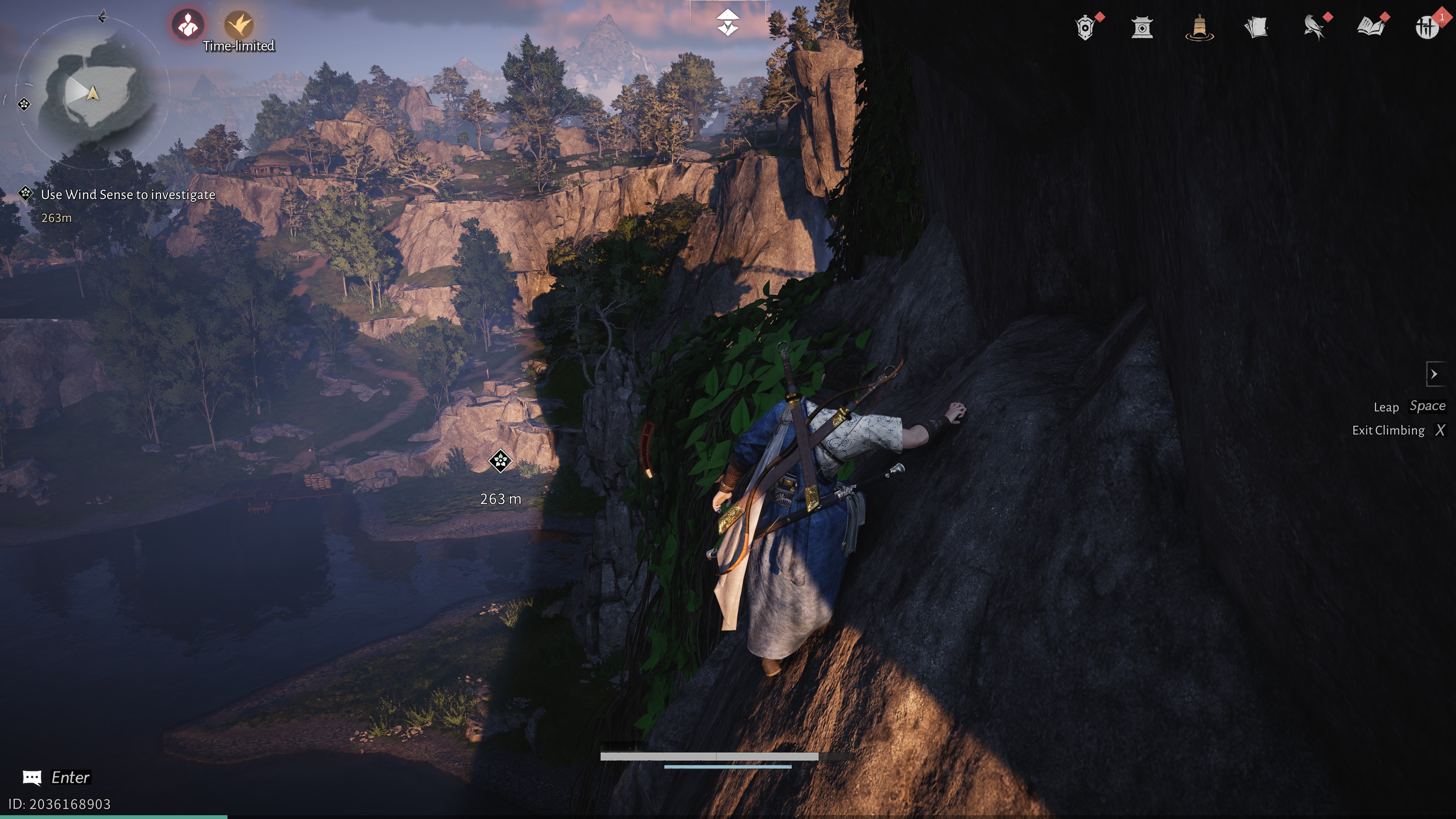Click the red character silhouette icon
This screenshot has height=819, width=1456.
pos(188,25)
